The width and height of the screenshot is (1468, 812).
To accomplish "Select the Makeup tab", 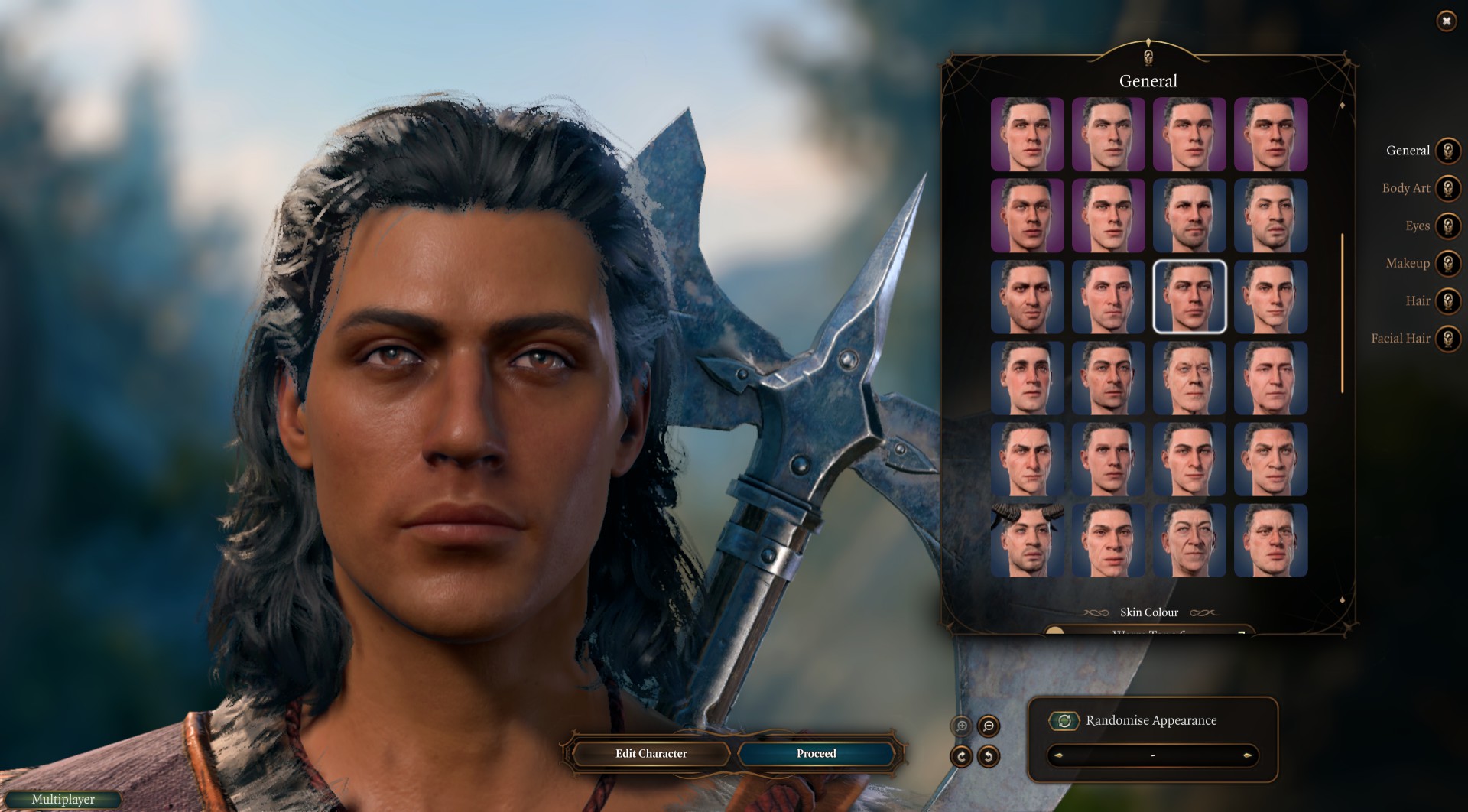I will point(1447,264).
